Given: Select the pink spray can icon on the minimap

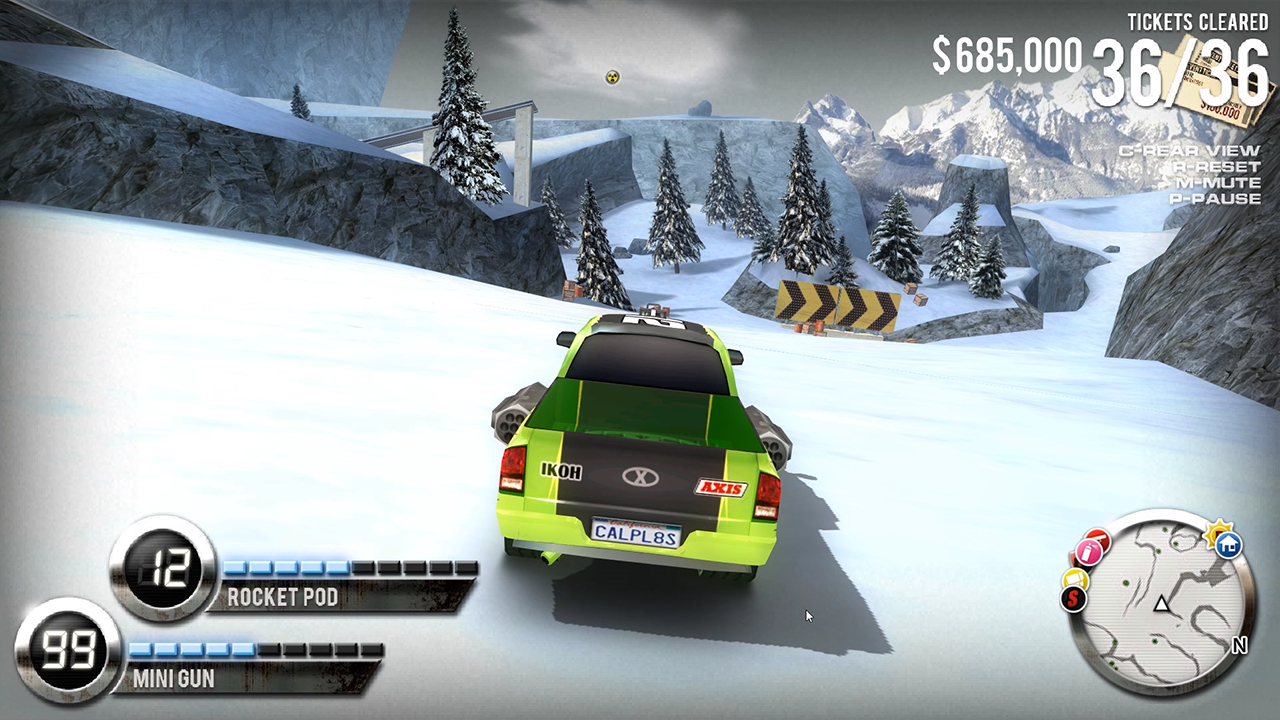Looking at the screenshot, I should click(x=1088, y=550).
